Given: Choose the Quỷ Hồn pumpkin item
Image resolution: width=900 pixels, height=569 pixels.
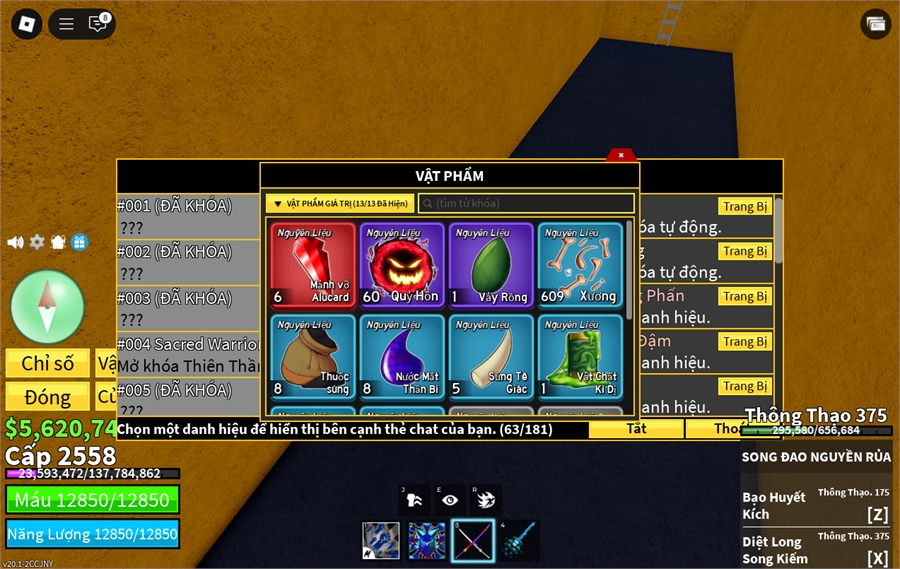Looking at the screenshot, I should 402,264.
